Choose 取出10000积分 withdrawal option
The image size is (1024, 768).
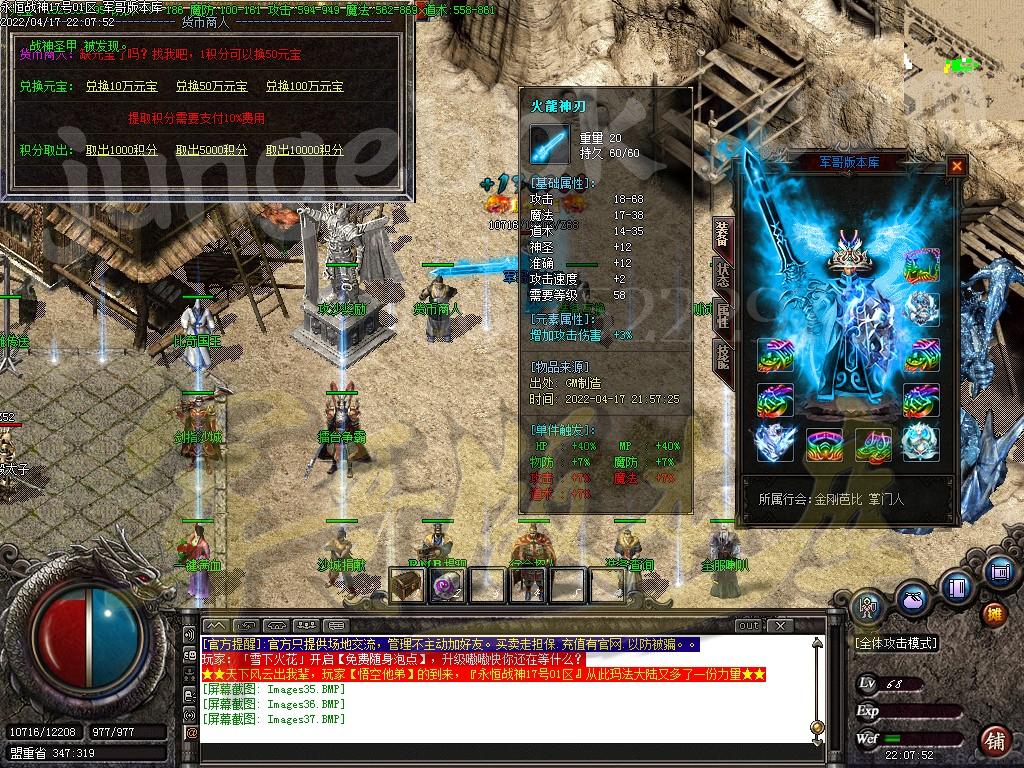pyautogui.click(x=305, y=150)
